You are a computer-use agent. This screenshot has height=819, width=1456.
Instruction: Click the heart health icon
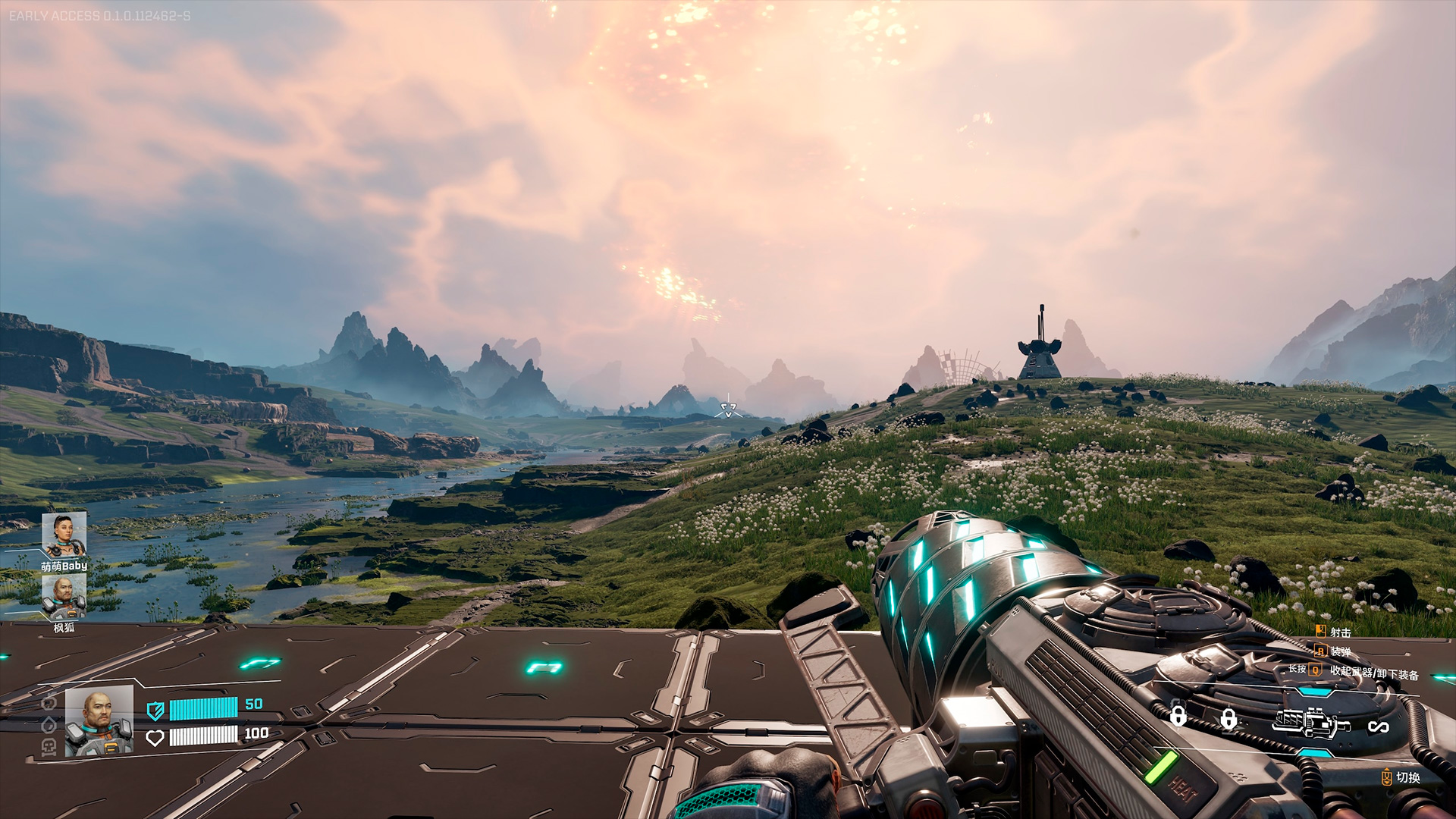tap(155, 737)
